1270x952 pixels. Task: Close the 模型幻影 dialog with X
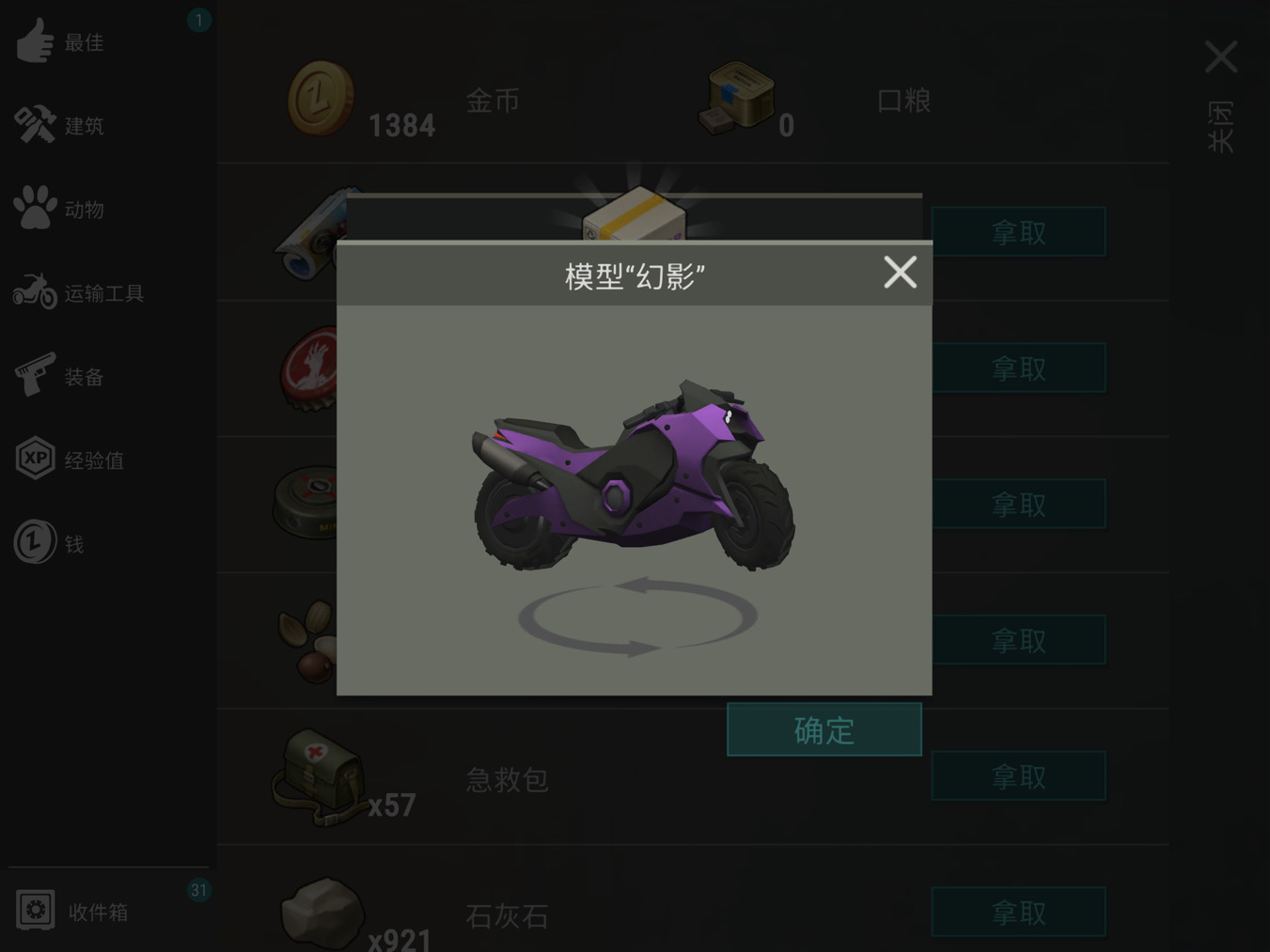tap(900, 273)
